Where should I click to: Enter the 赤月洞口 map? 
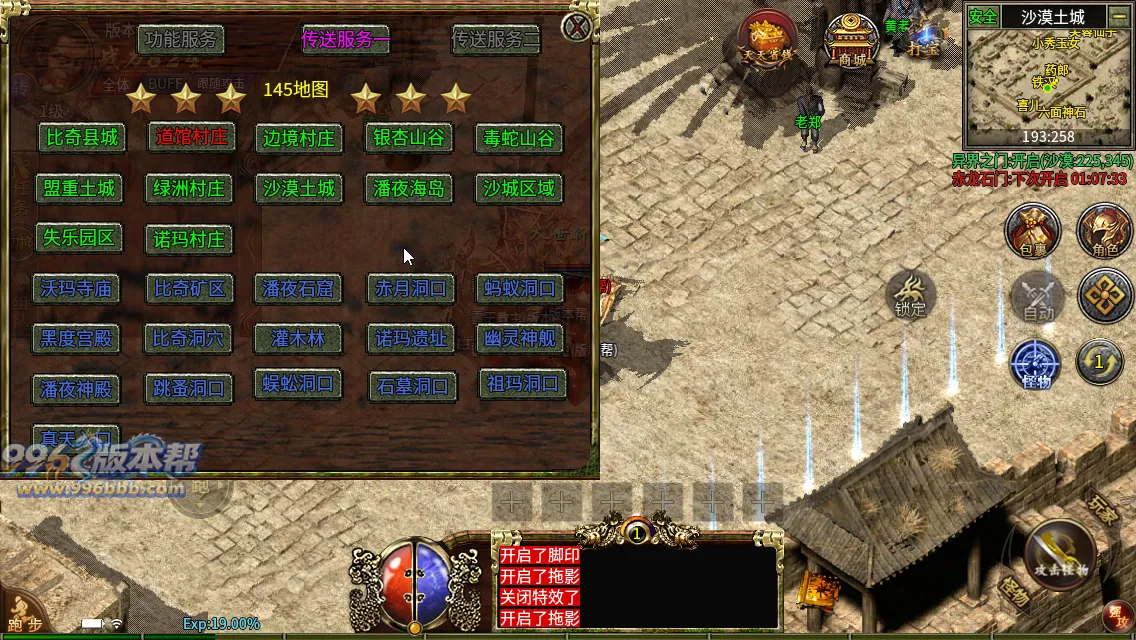[x=411, y=289]
